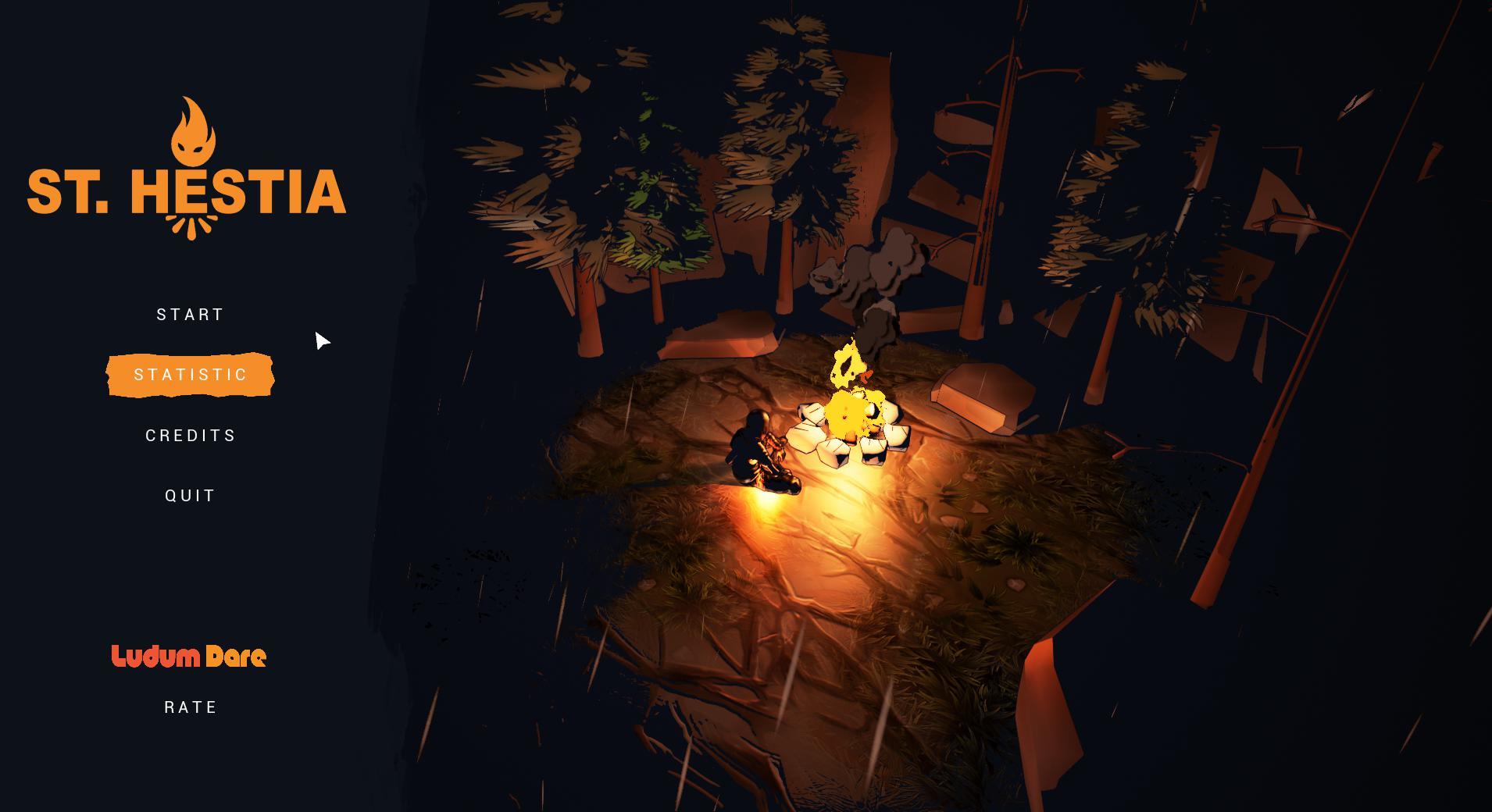
Task: Show the Credits screen
Action: click(191, 436)
